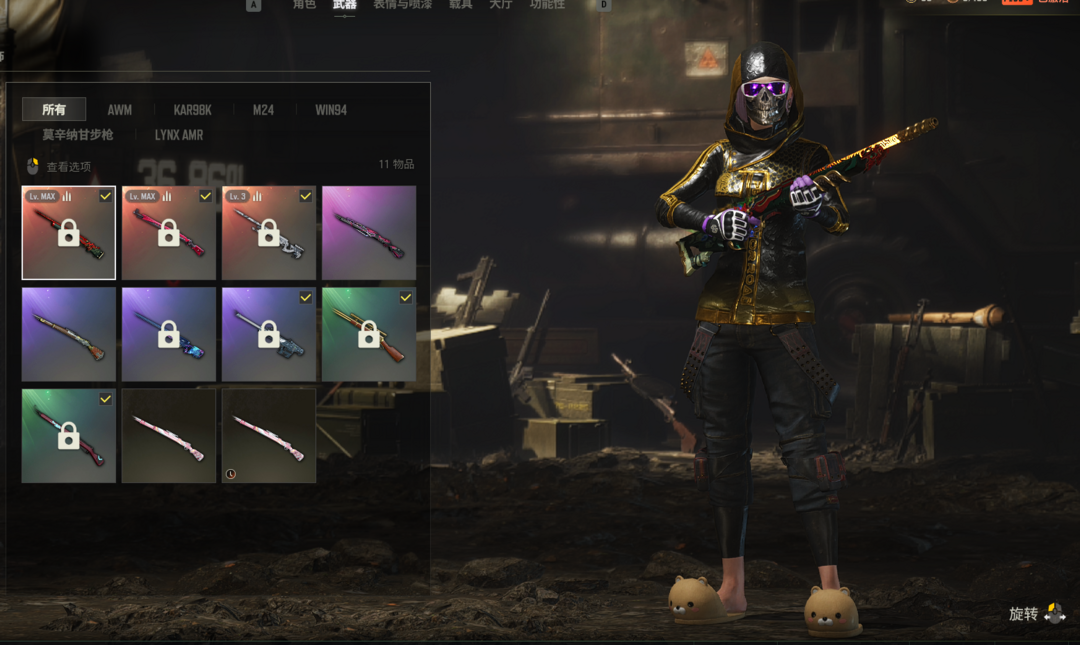Switch to the 表情与喷漆 top tab

(403, 5)
